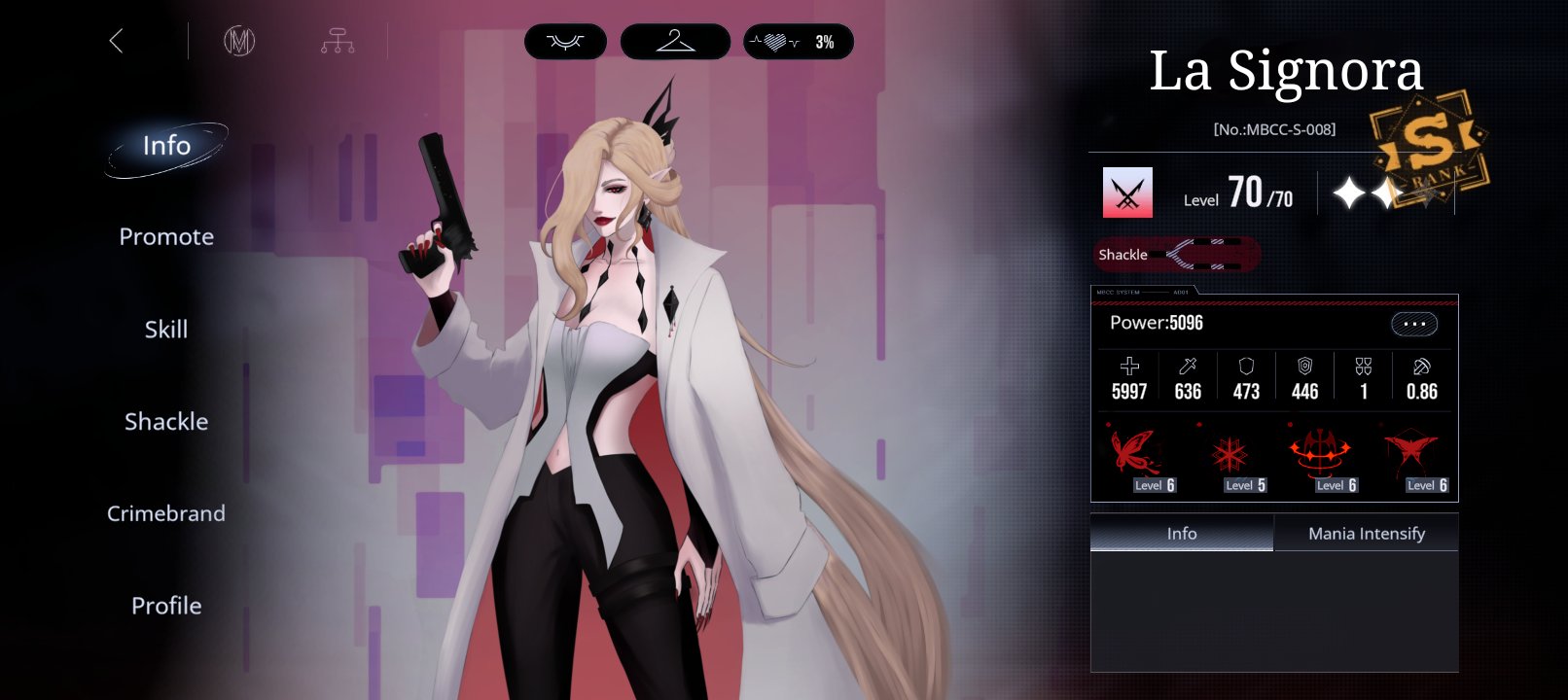Open the Skill menu

166,330
